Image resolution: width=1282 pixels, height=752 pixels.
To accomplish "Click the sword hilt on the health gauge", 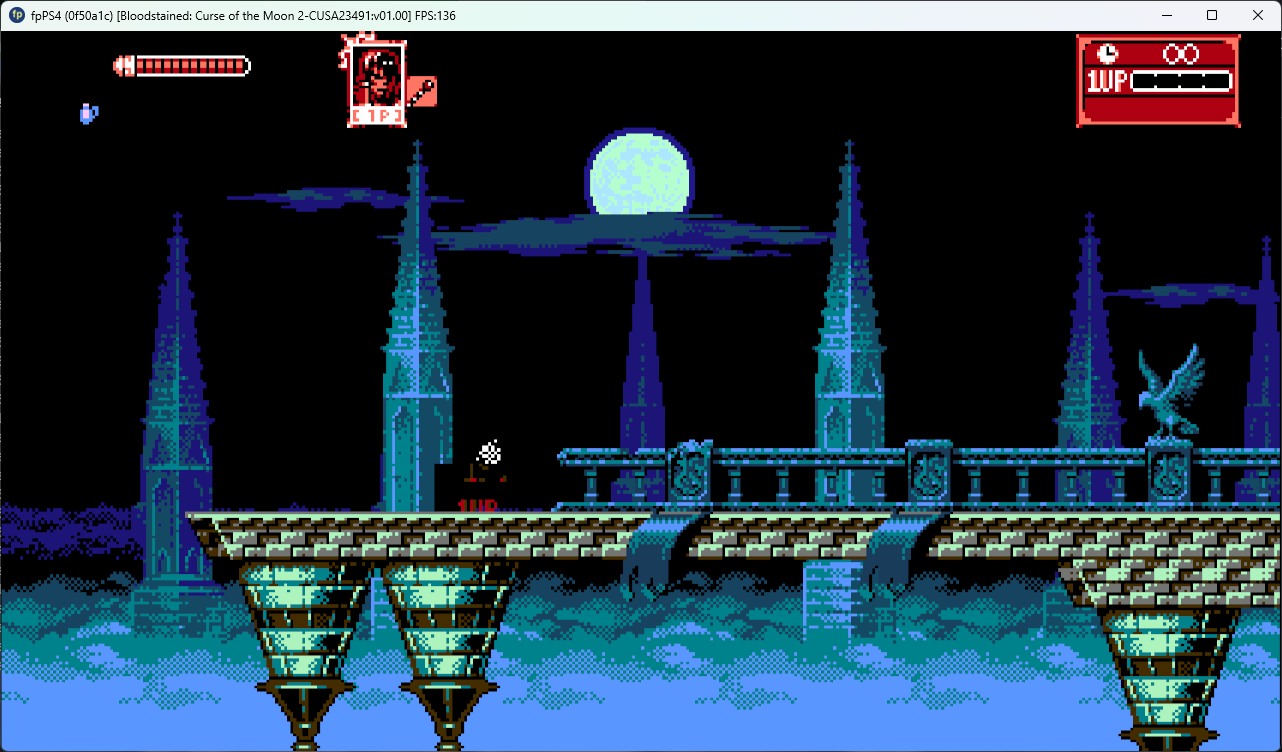I will (x=122, y=64).
